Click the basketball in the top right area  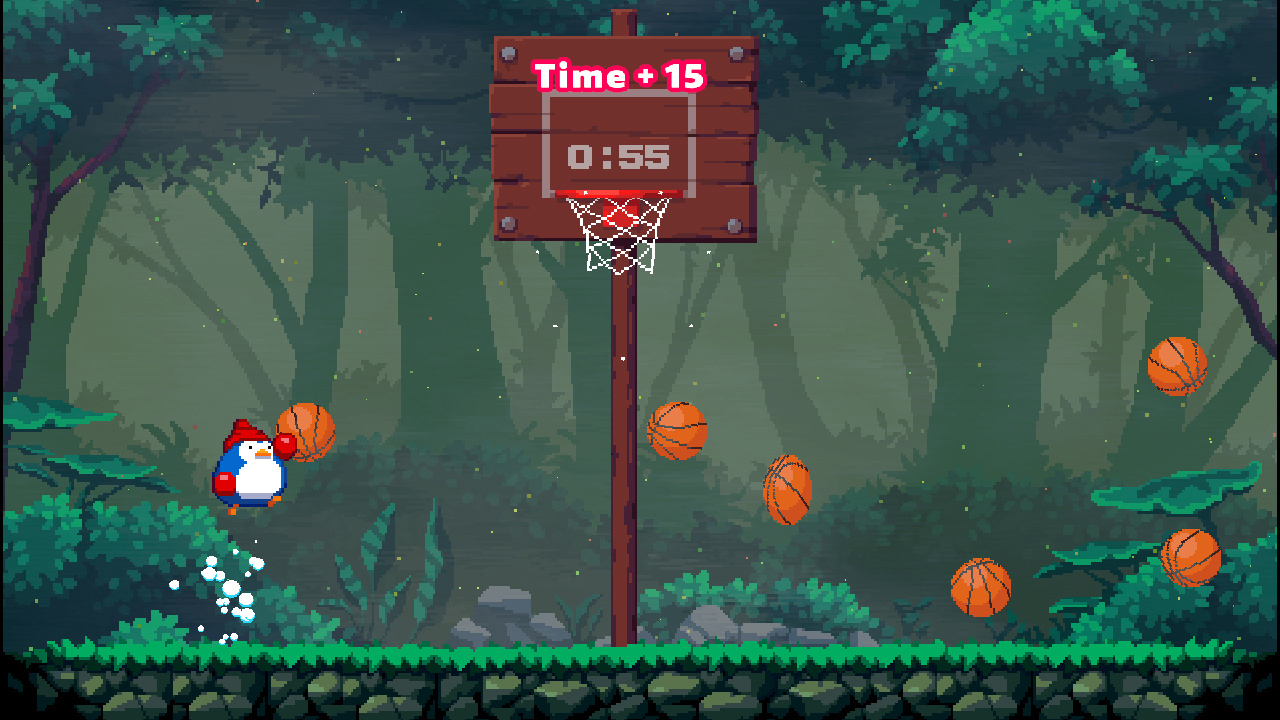[x=1177, y=367]
